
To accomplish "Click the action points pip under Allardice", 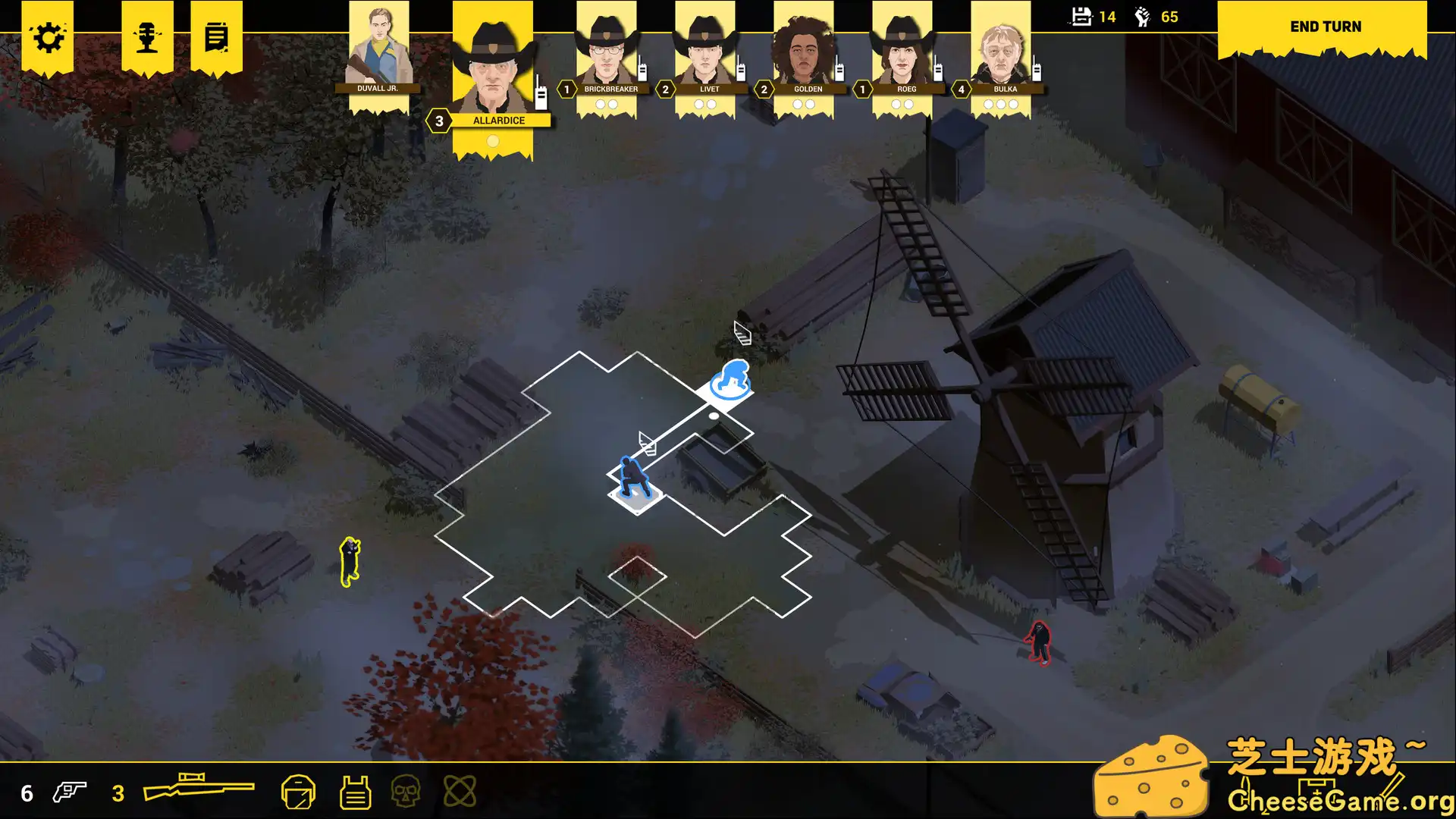I will coord(493,140).
